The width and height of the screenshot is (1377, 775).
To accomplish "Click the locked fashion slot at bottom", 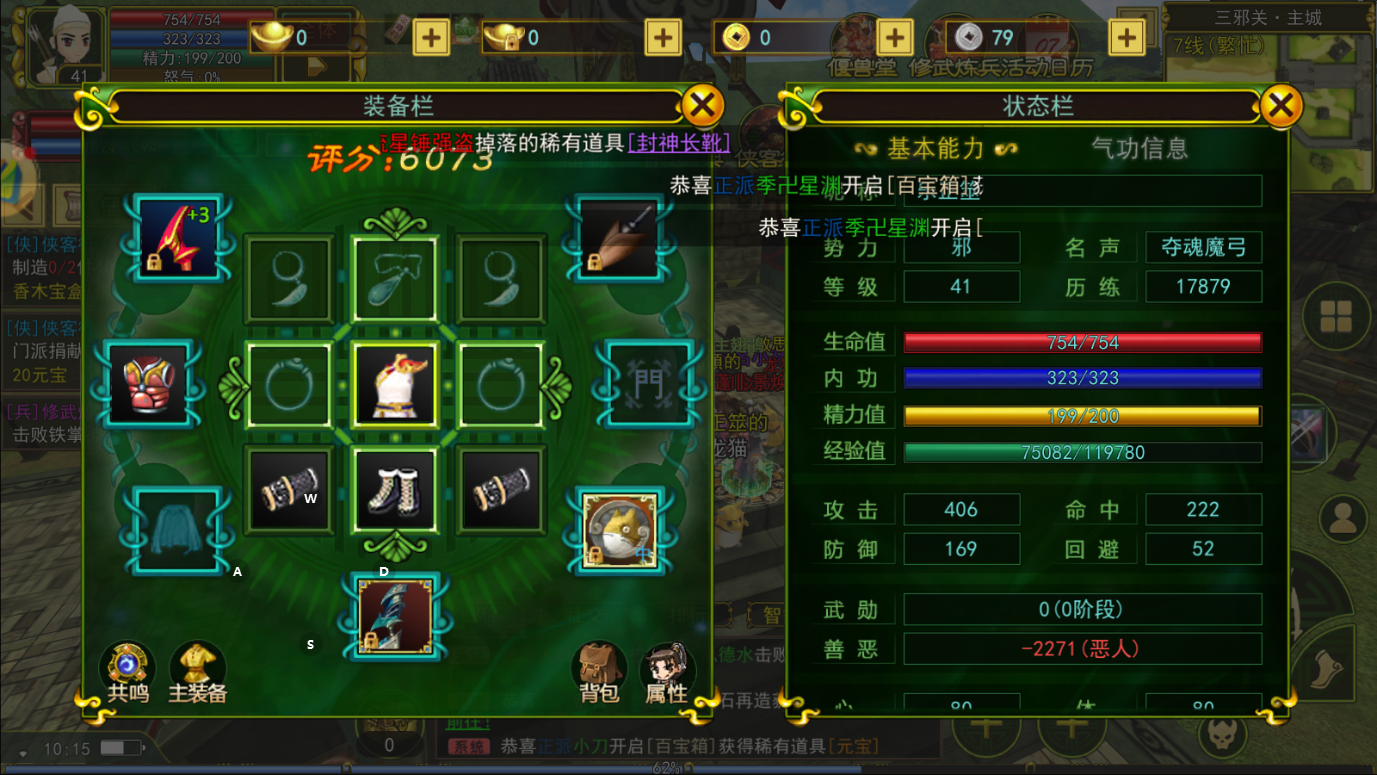I will click(394, 617).
